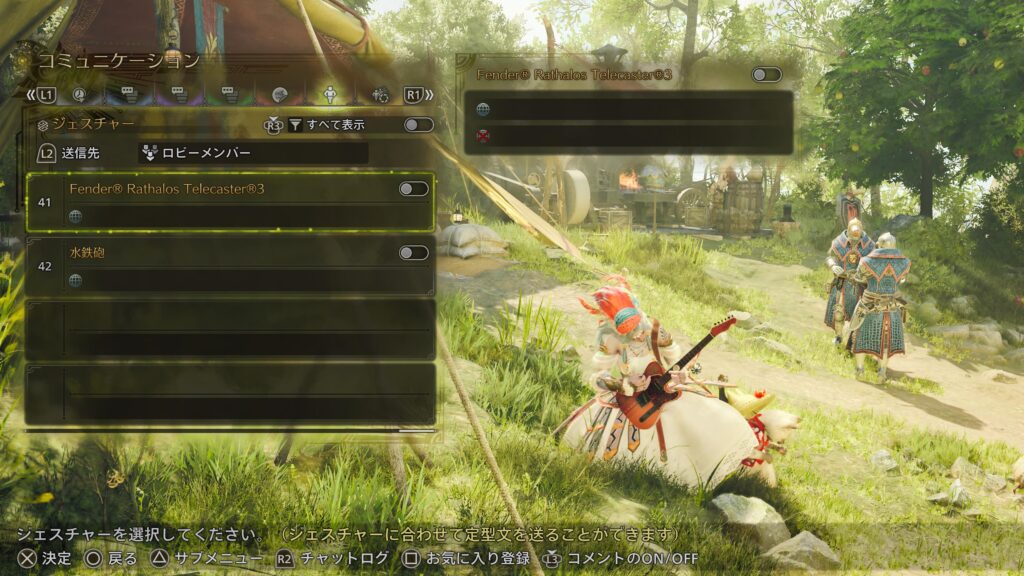
Task: Switch to the gesture figure tab
Action: point(330,95)
